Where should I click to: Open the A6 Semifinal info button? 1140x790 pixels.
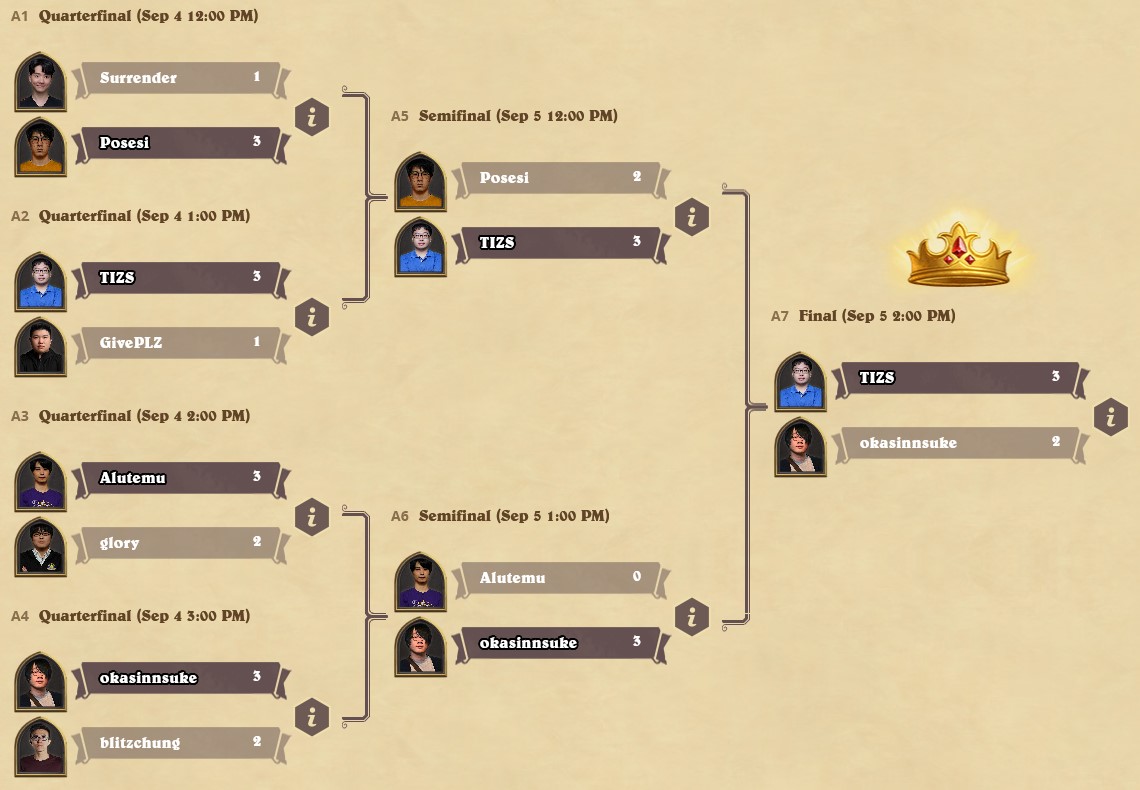click(692, 618)
